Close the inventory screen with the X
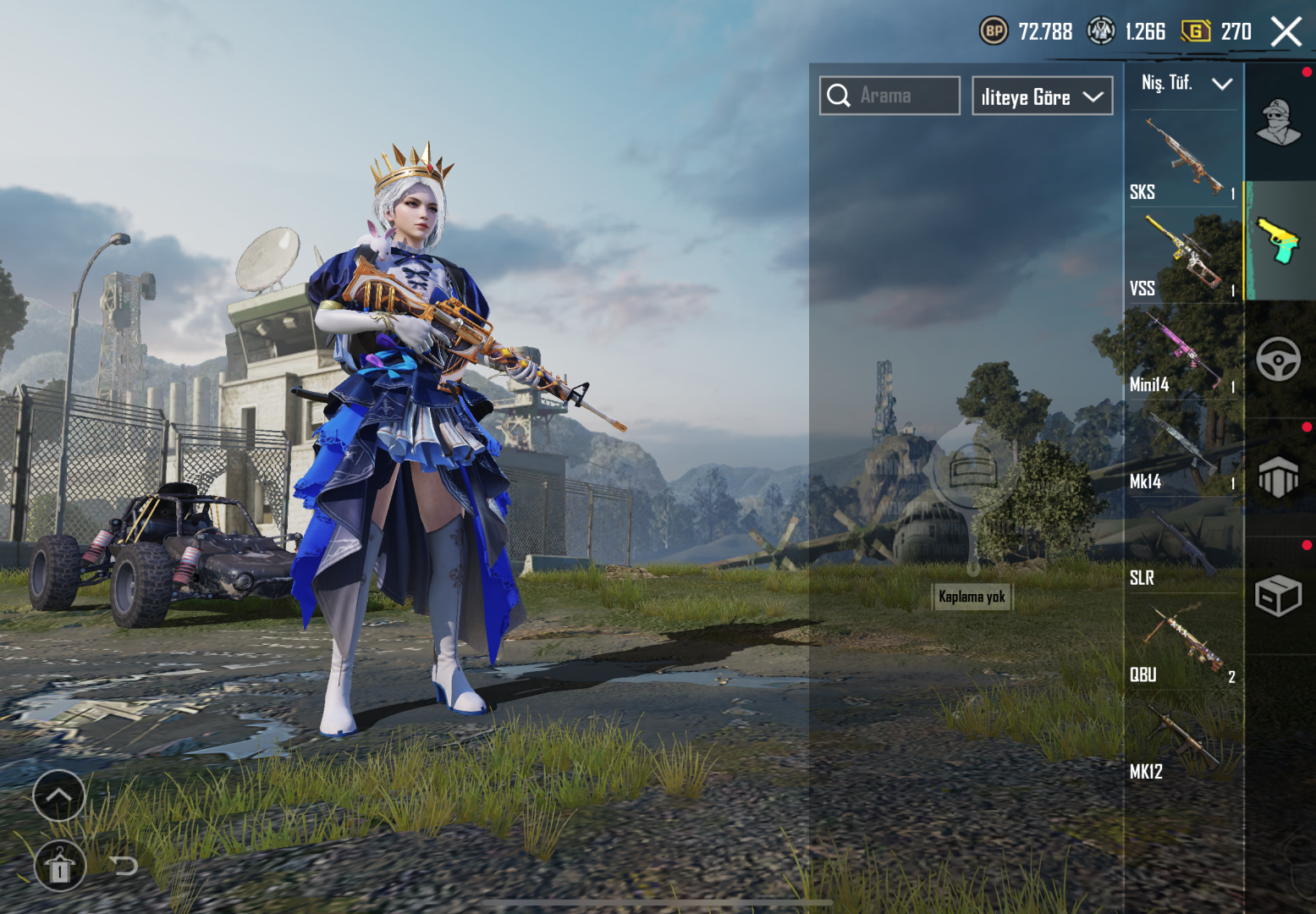The width and height of the screenshot is (1316, 914). click(x=1286, y=32)
